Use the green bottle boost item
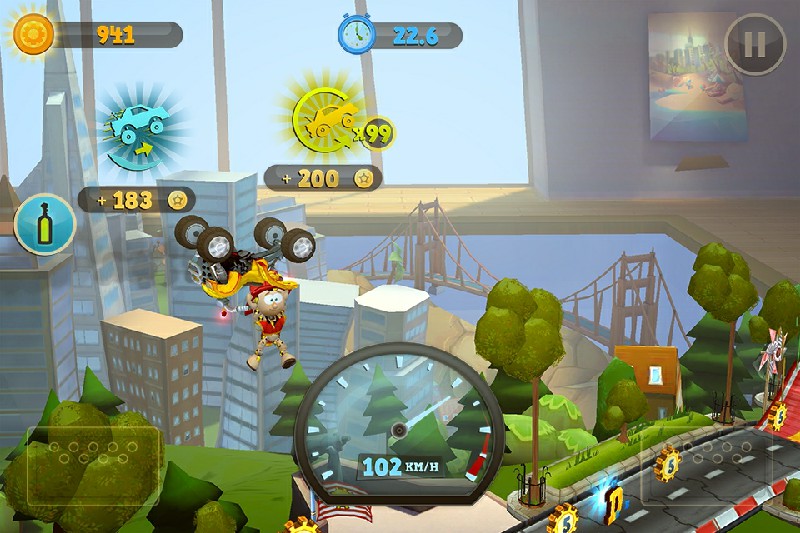Viewport: 800px width, 533px height. pyautogui.click(x=45, y=224)
